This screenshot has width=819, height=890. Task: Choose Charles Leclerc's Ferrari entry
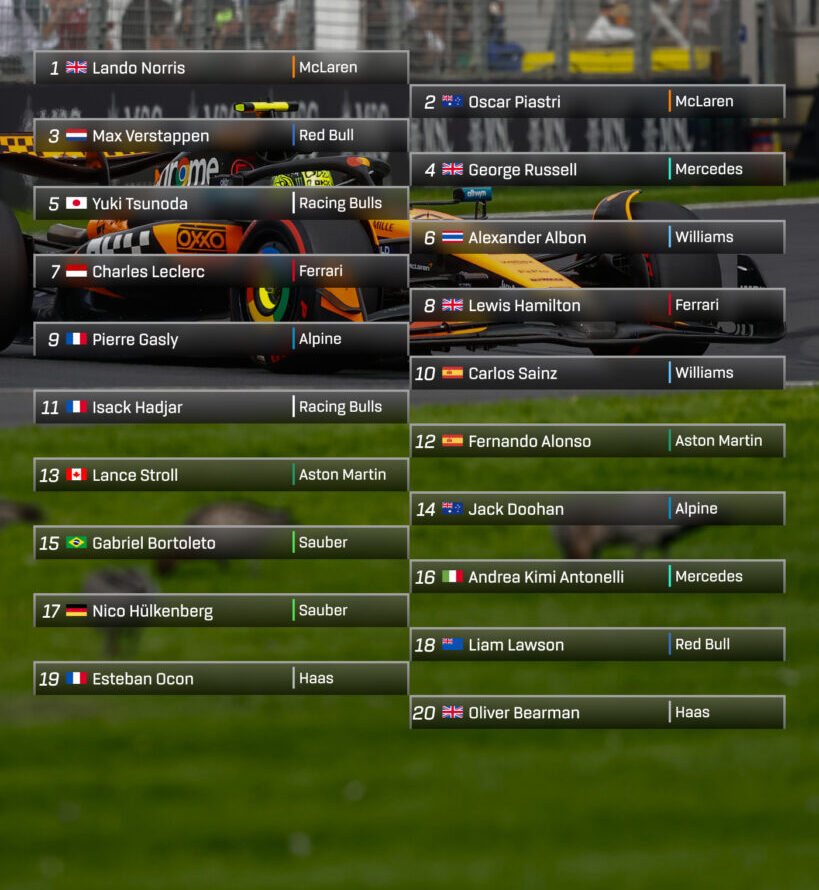(220, 272)
